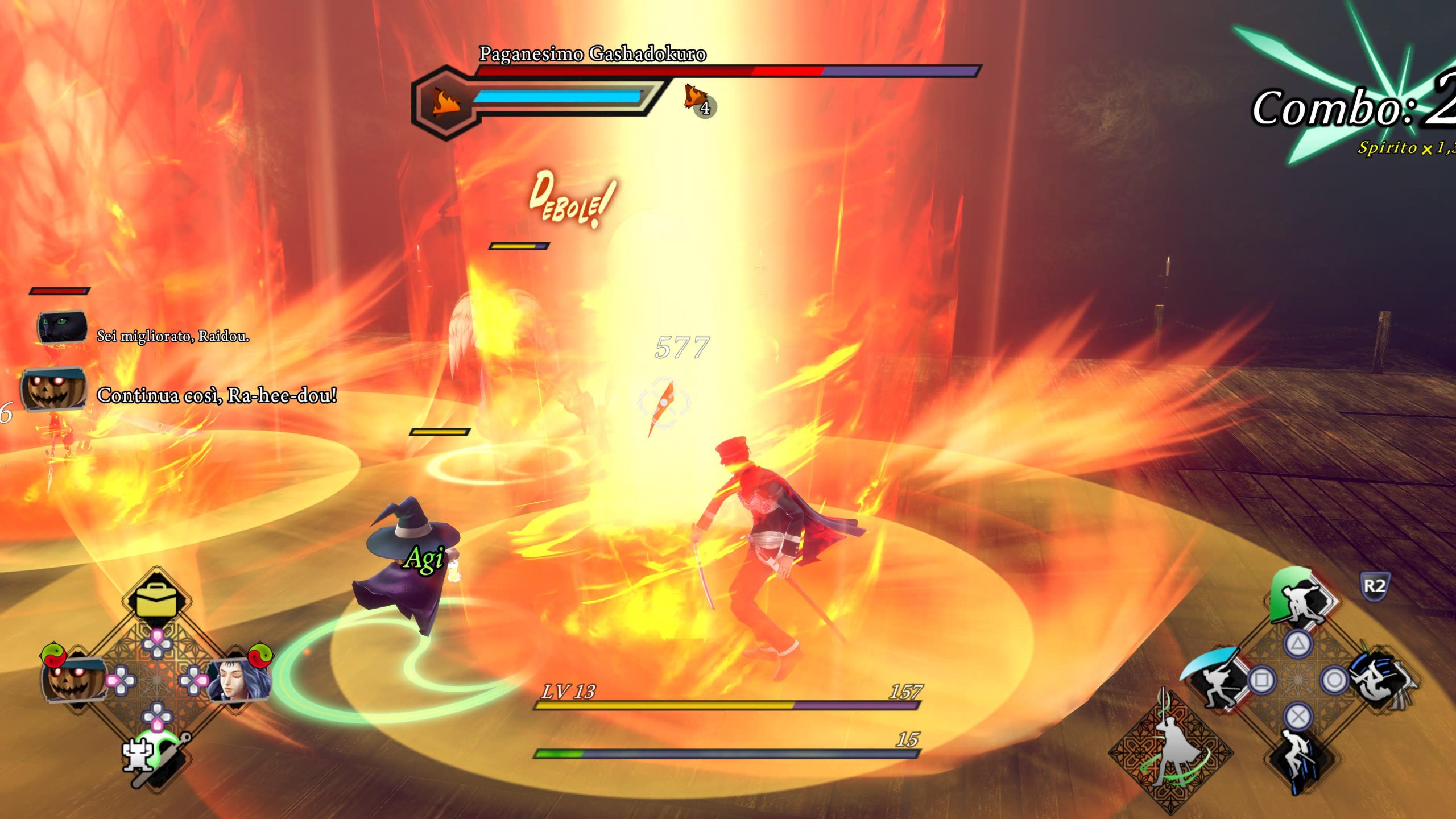Click the fire affinity emblem beside boss bar
Image resolution: width=1456 pixels, height=819 pixels.
446,102
